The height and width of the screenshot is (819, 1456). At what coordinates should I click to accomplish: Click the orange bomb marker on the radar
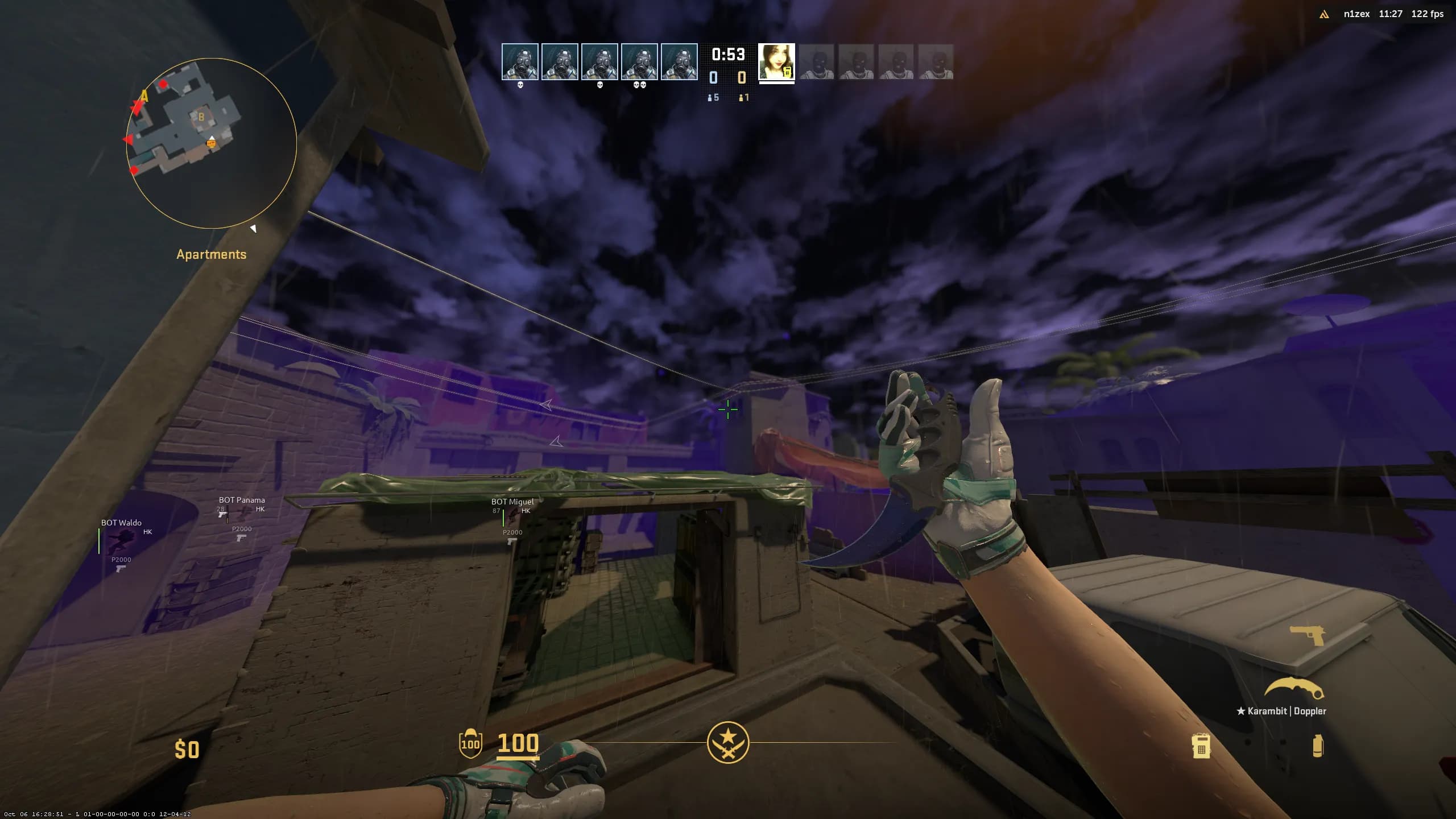pyautogui.click(x=212, y=144)
